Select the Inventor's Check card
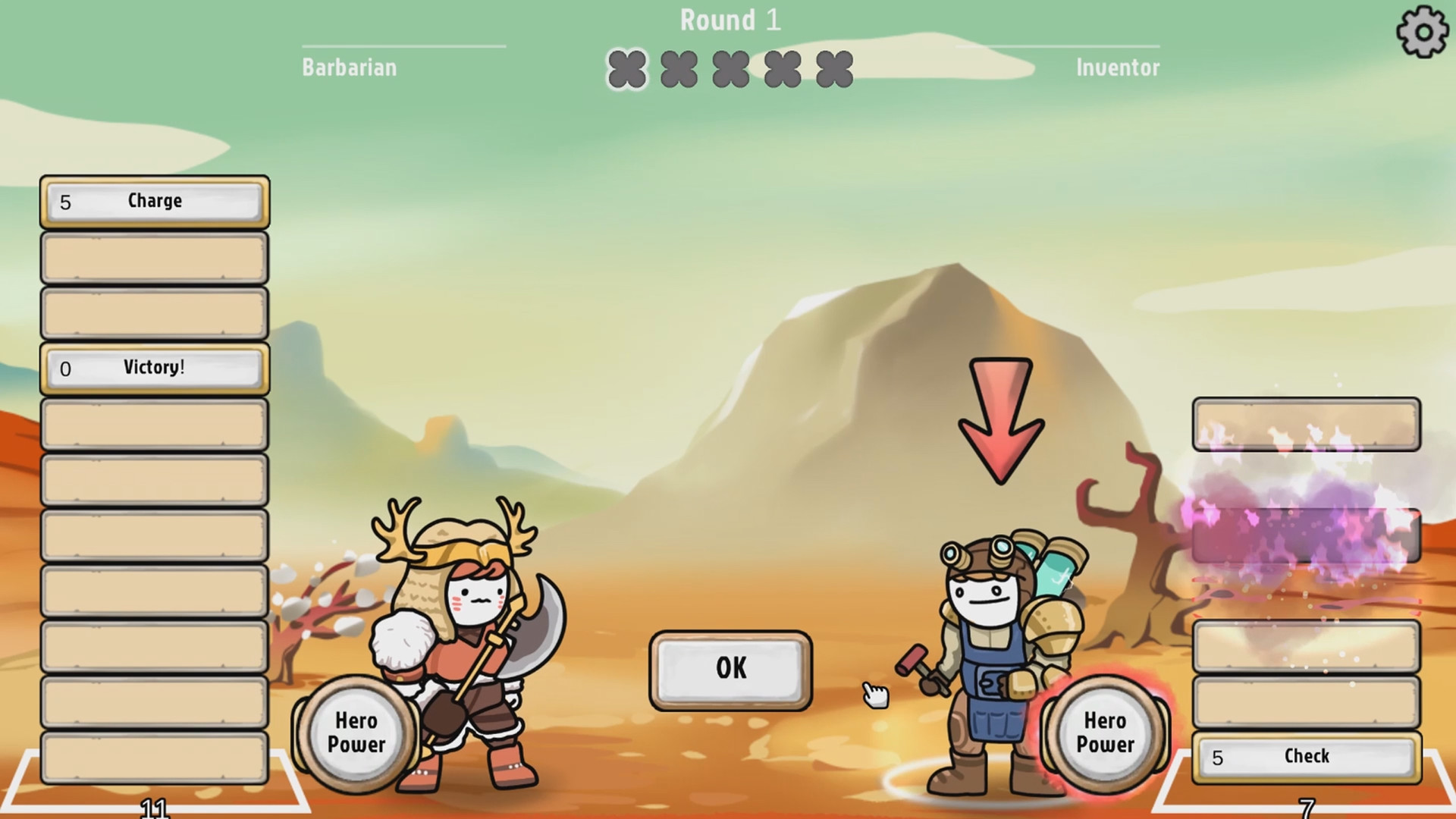This screenshot has height=819, width=1456. (1303, 756)
